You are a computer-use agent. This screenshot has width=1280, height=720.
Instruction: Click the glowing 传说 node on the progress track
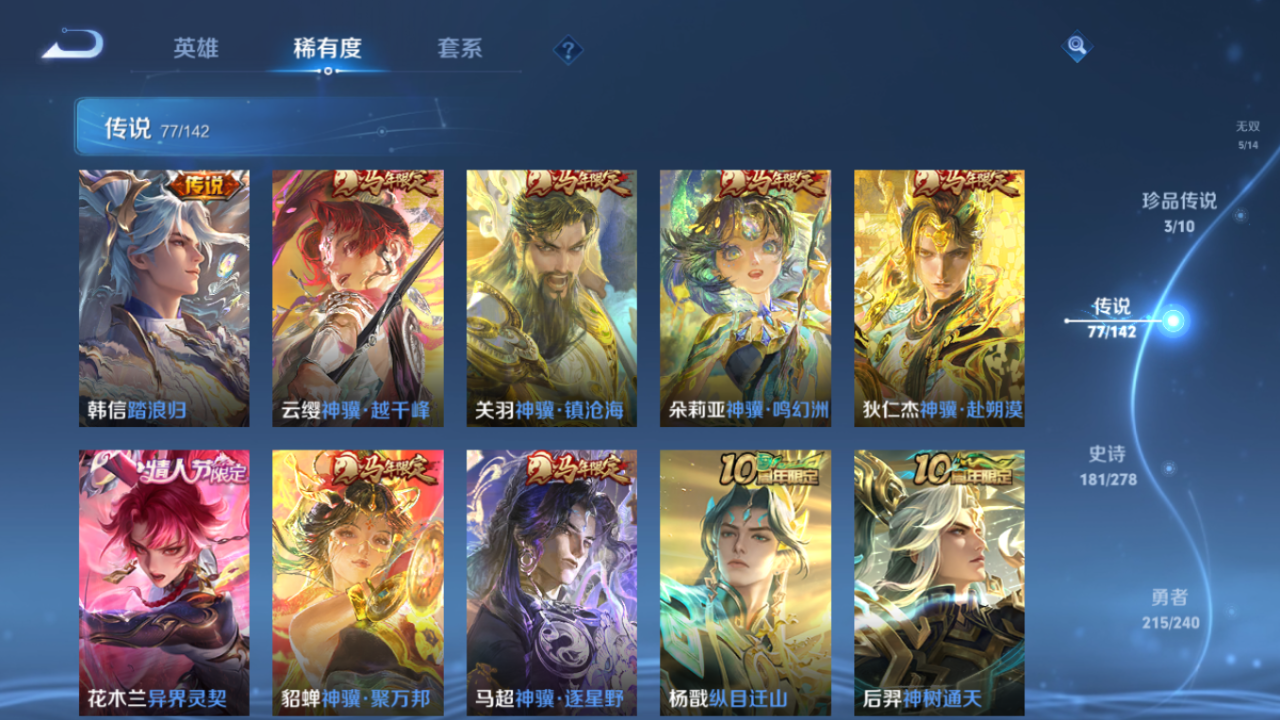click(1174, 322)
